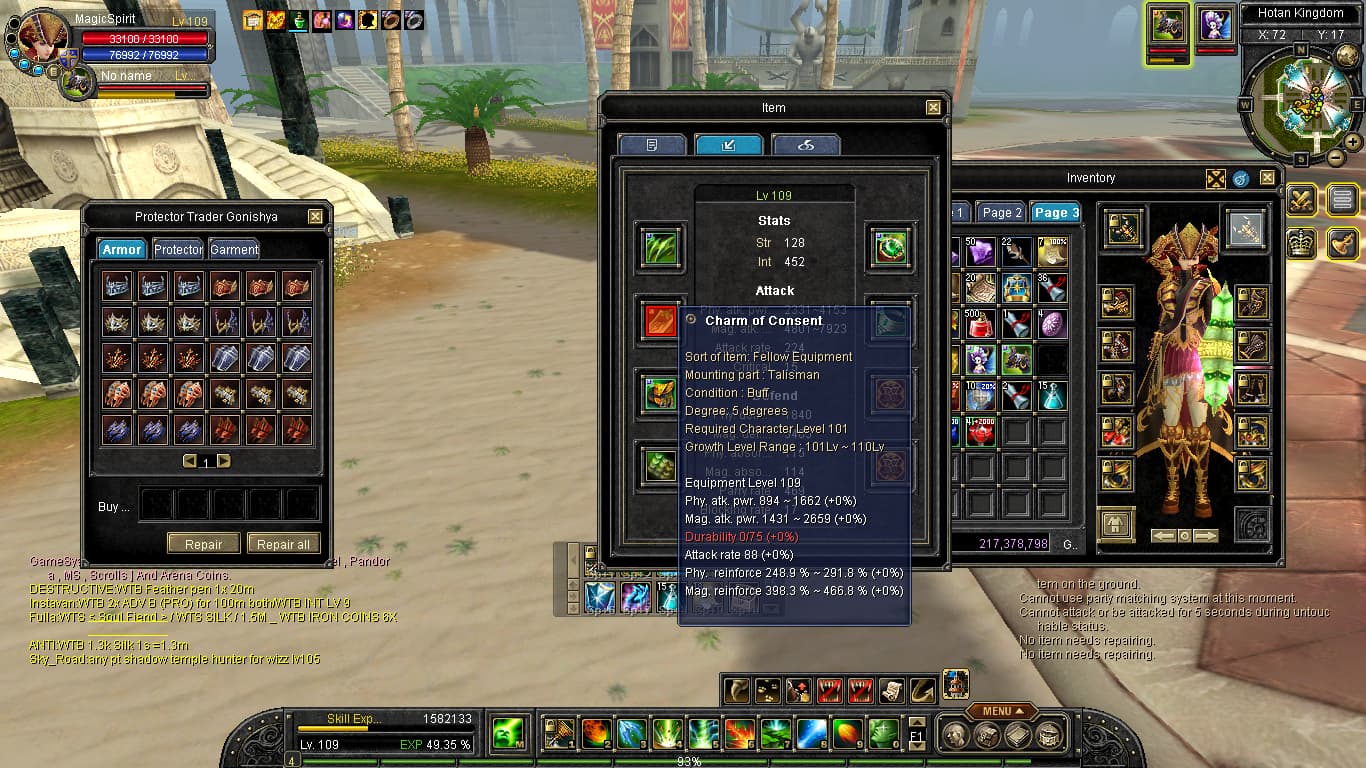Select the green leaf fellow equipment slot
1366x768 pixels.
coord(660,247)
